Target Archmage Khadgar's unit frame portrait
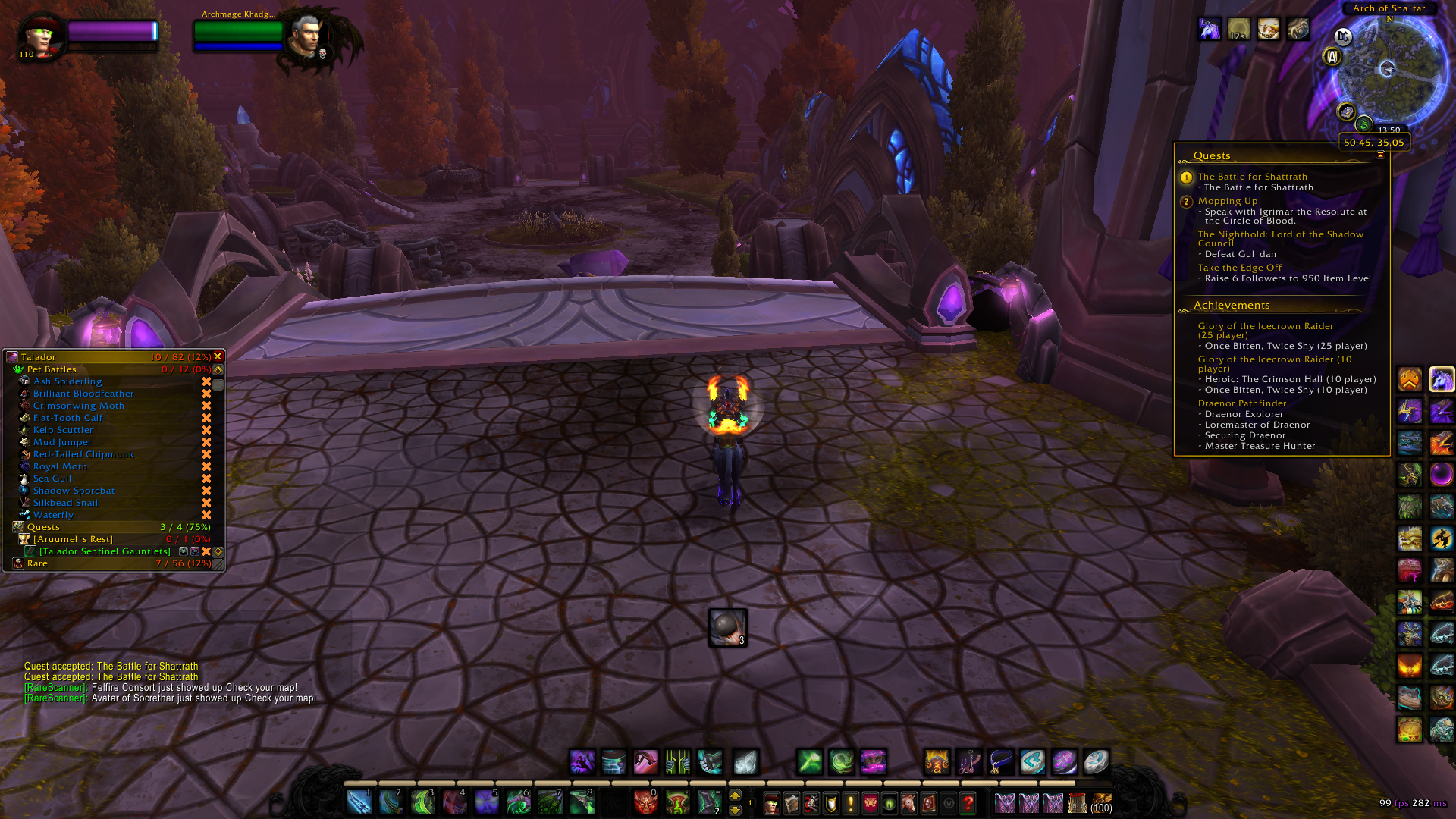This screenshot has height=819, width=1456. pos(307,36)
